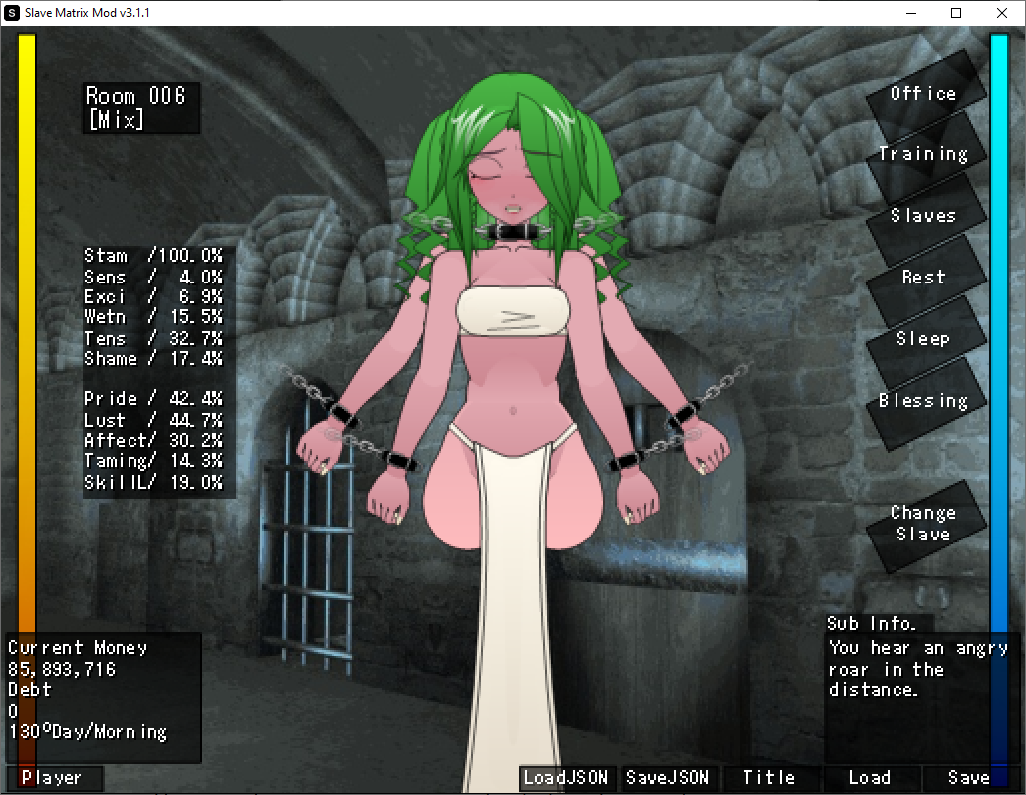Choose the Rest action
Screen dimensions: 1026x795
click(923, 277)
